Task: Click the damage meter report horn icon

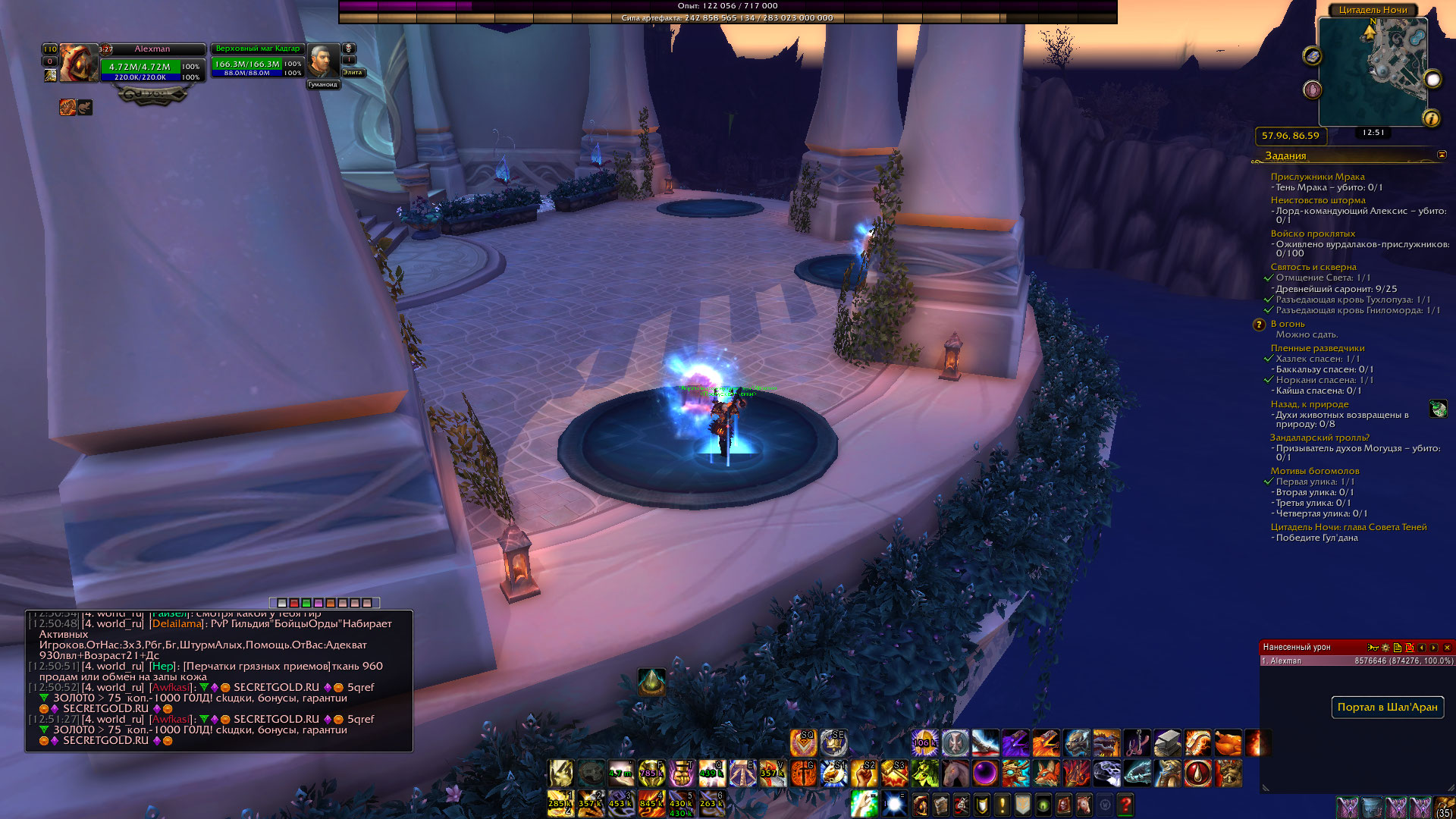Action: tap(1373, 648)
